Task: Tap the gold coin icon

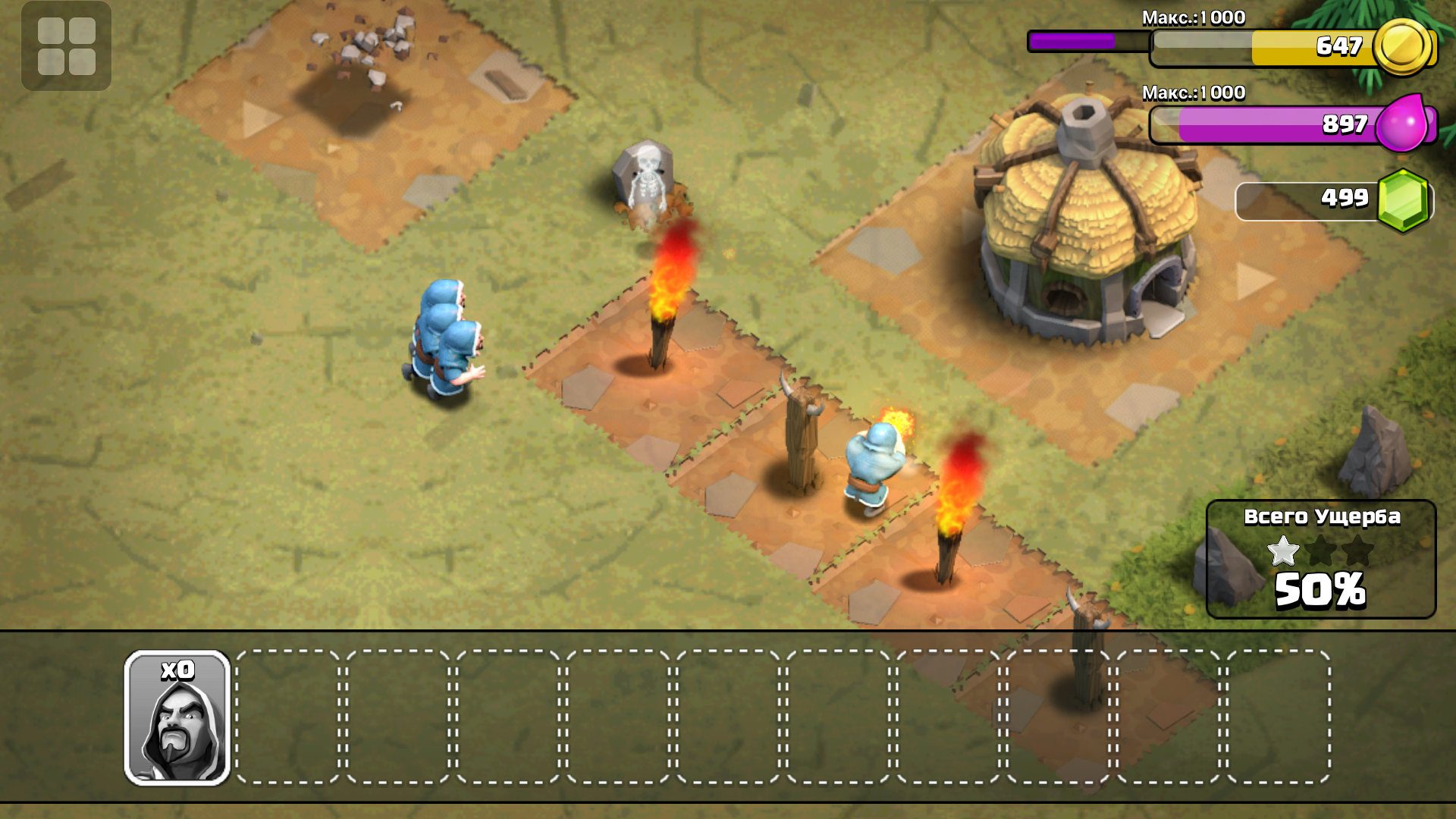Action: (x=1403, y=47)
